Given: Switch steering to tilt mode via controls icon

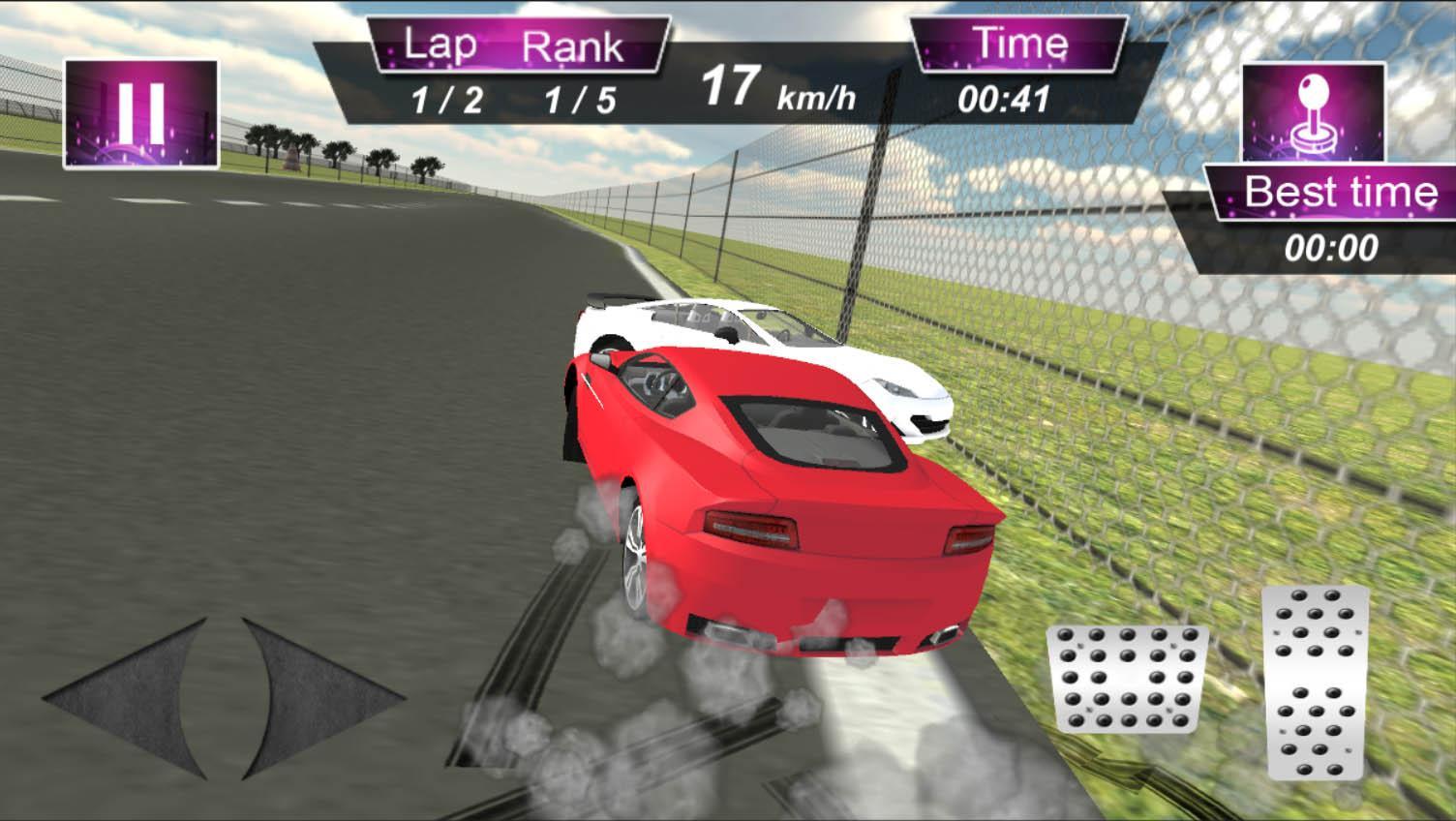Looking at the screenshot, I should [1312, 109].
